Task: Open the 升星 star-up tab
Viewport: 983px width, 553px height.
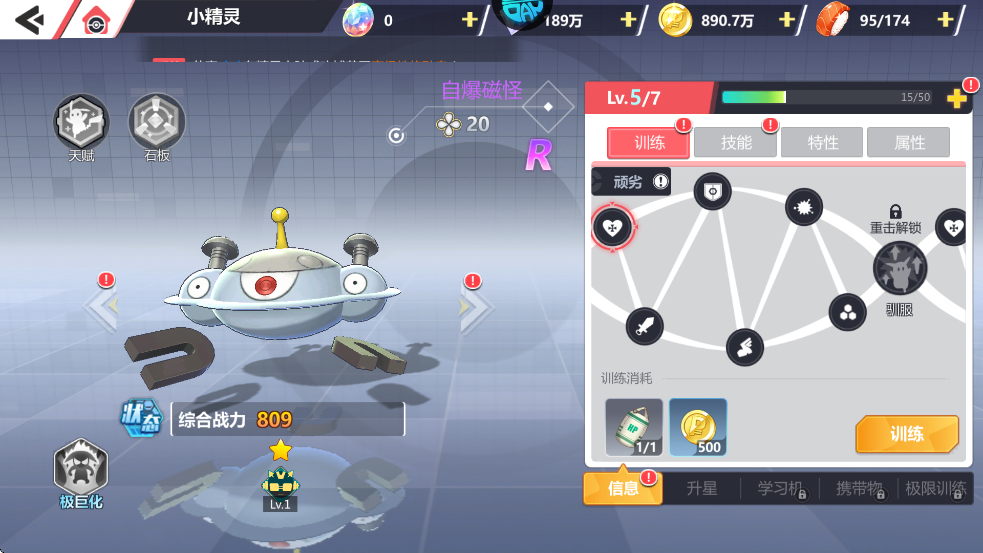Action: point(702,488)
